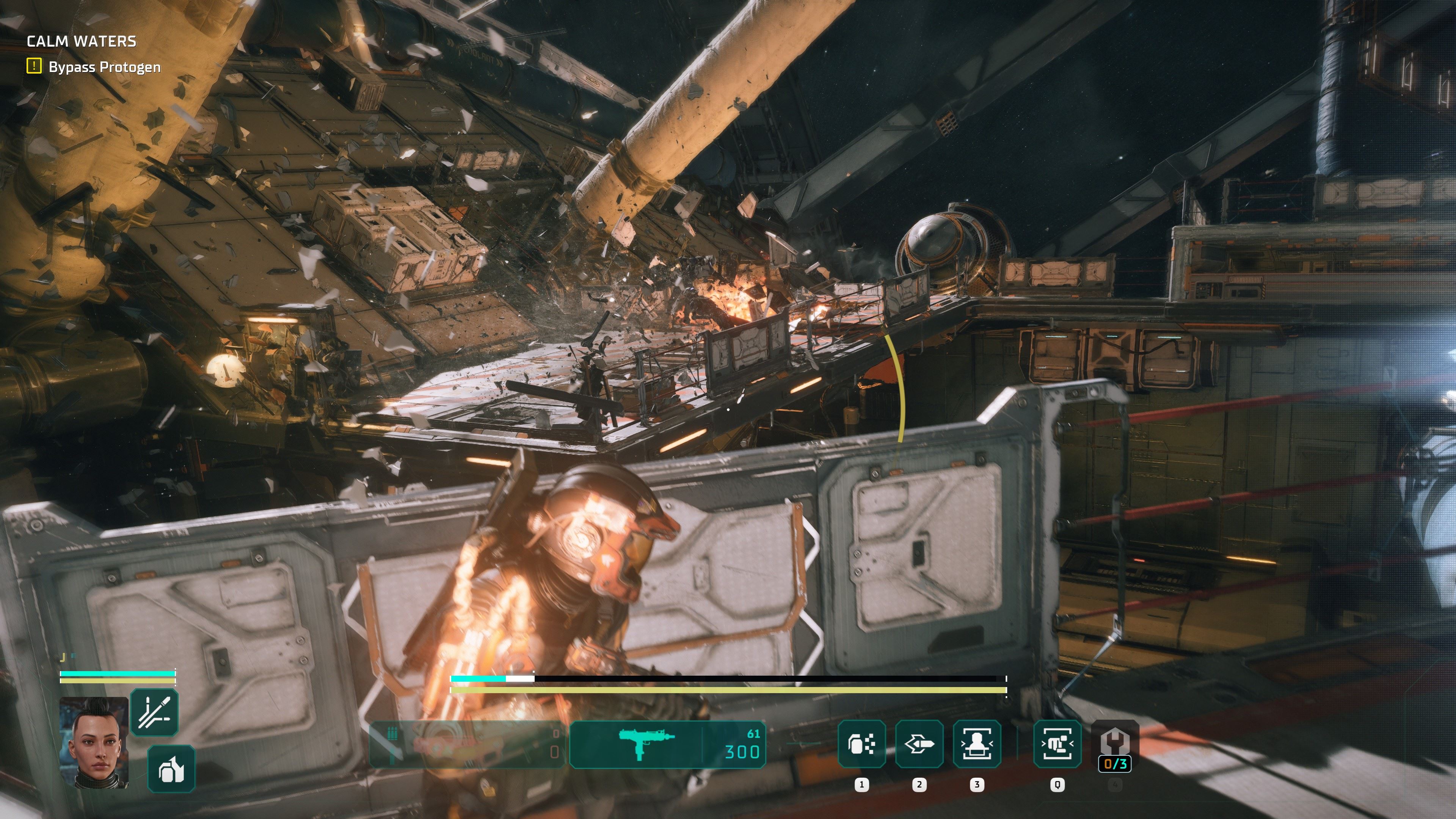1456x819 pixels.
Task: Select the submachine gun weapon slot
Action: pos(667,744)
